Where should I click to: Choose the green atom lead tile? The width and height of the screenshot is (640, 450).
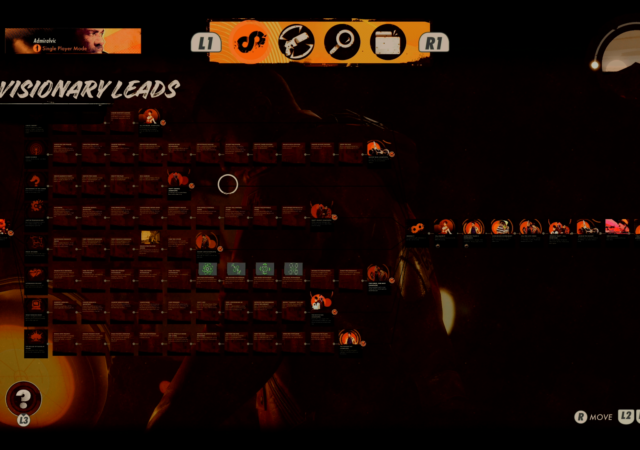(x=207, y=269)
